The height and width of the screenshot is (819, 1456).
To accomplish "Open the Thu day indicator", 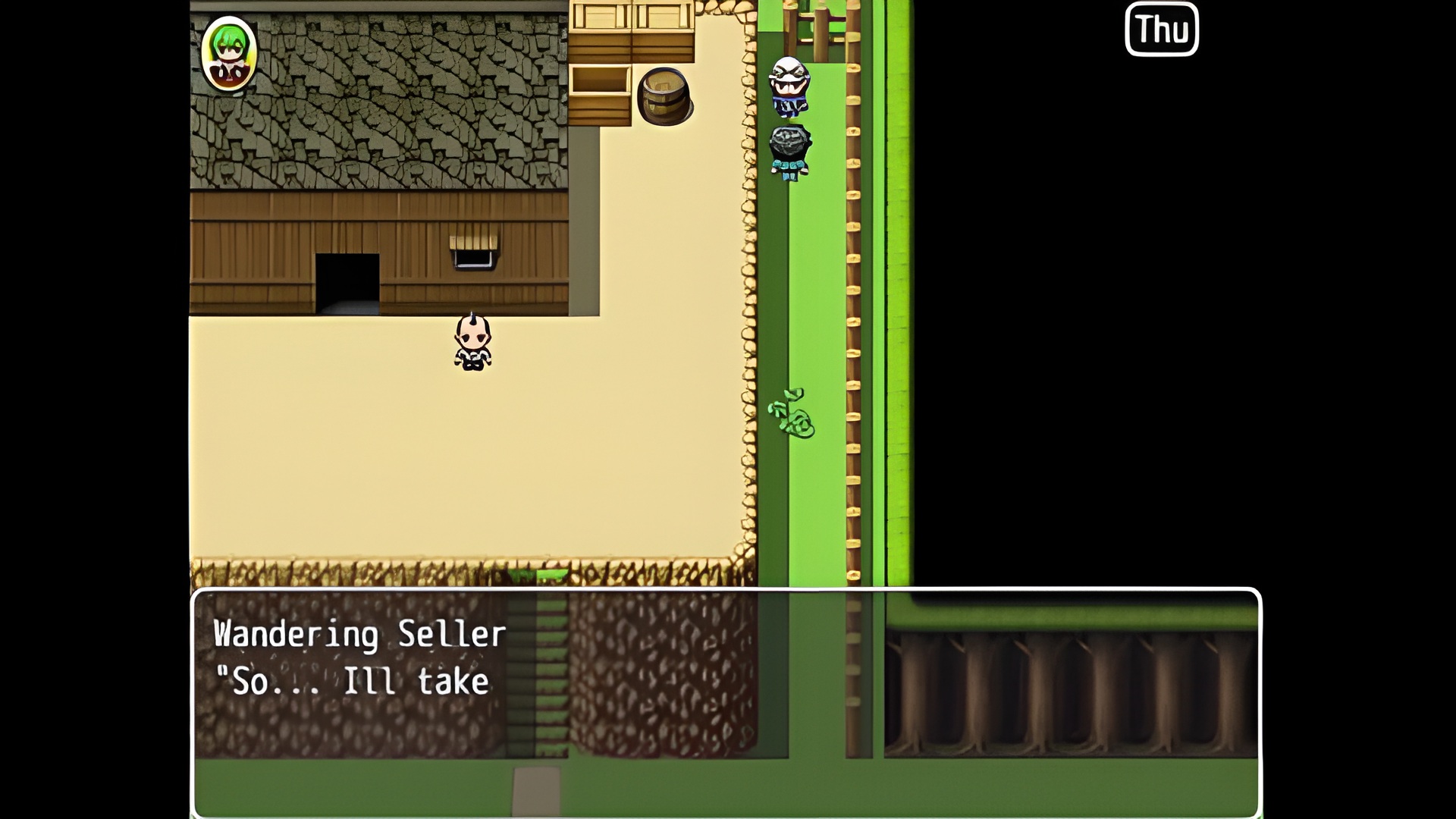I will click(x=1161, y=30).
